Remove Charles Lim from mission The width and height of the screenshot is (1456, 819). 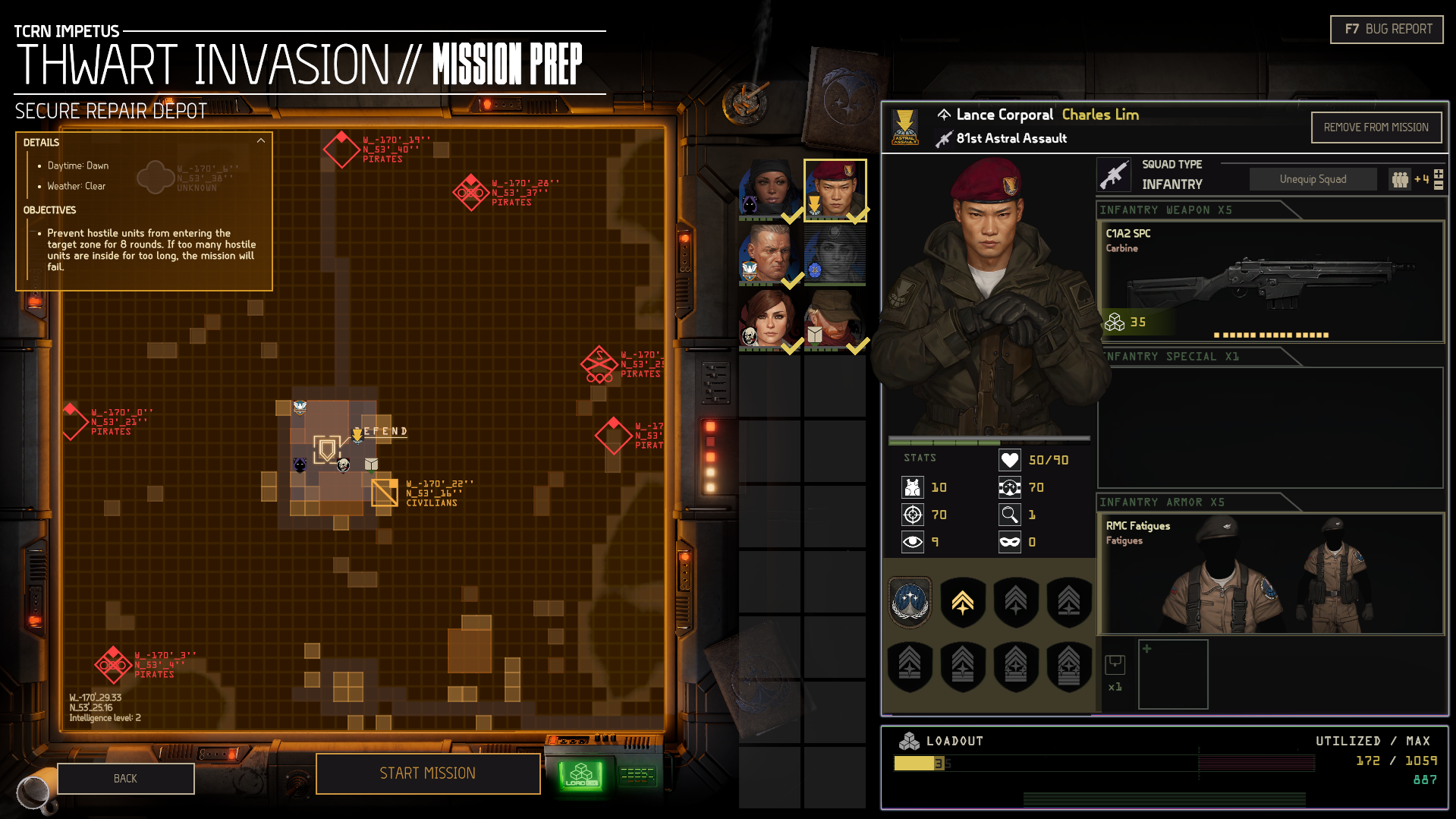point(1375,128)
